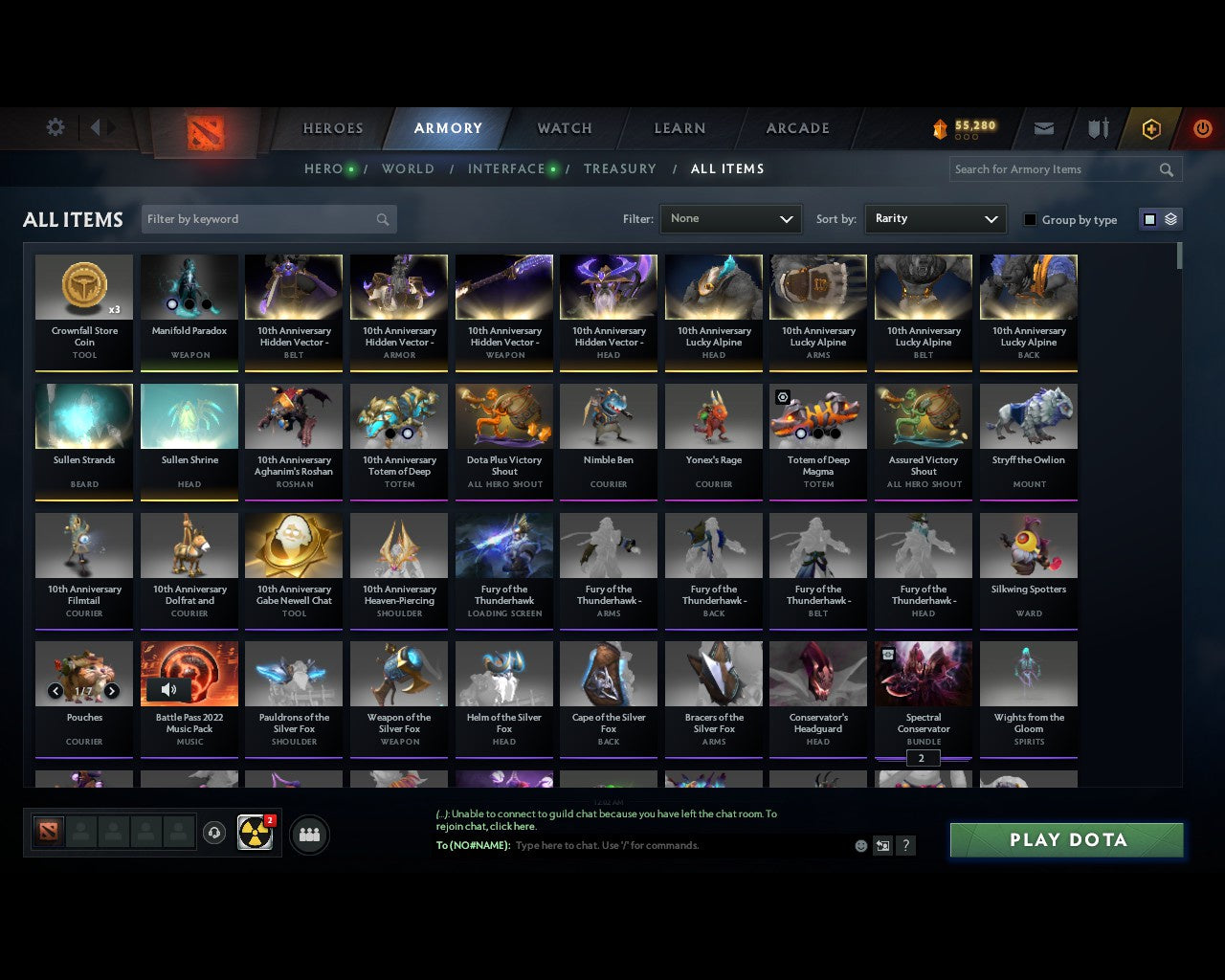Click the shield and sword icon in top bar

(x=1097, y=128)
